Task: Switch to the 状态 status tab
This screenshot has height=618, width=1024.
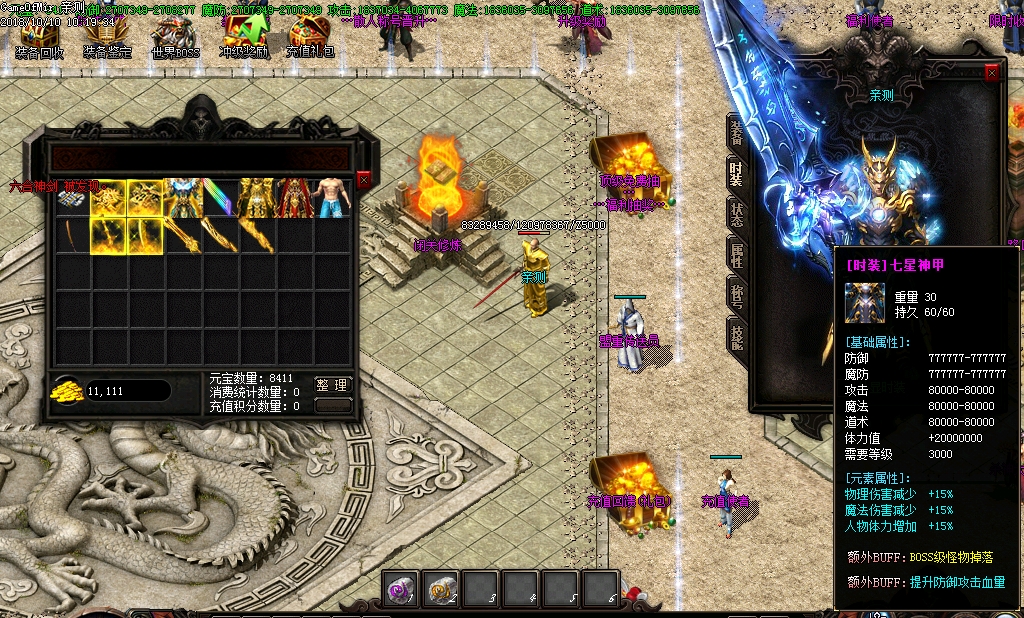Action: tap(737, 215)
